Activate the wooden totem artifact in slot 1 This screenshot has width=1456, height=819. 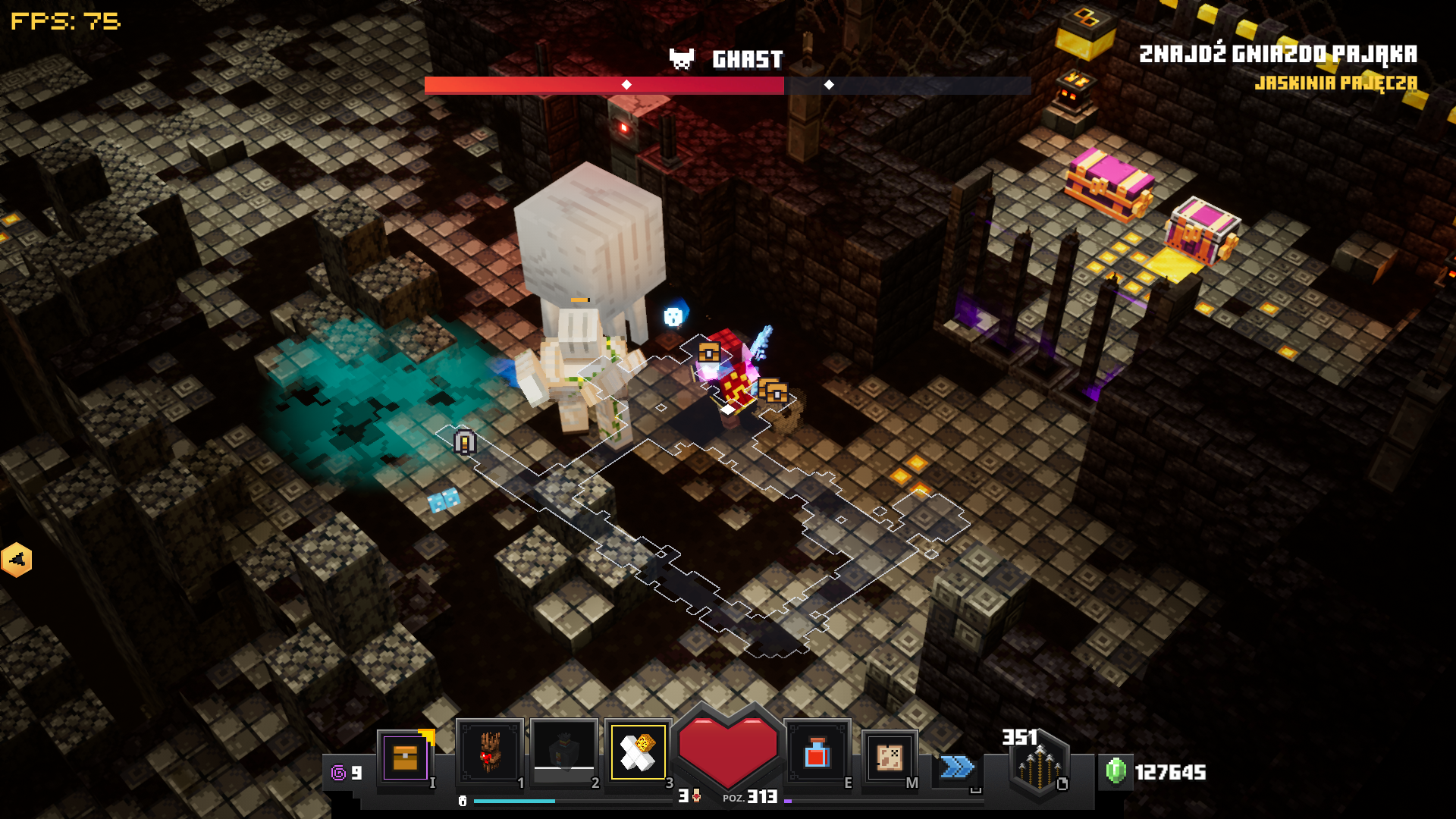pyautogui.click(x=490, y=752)
